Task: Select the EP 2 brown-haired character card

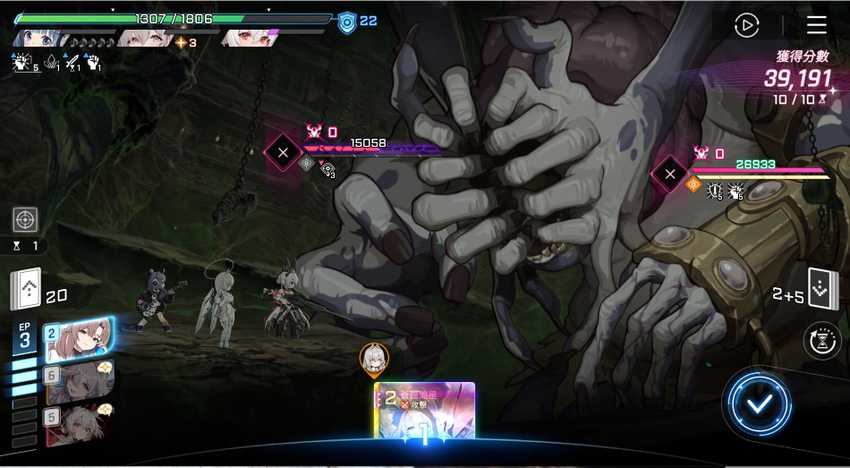Action: 78,338
